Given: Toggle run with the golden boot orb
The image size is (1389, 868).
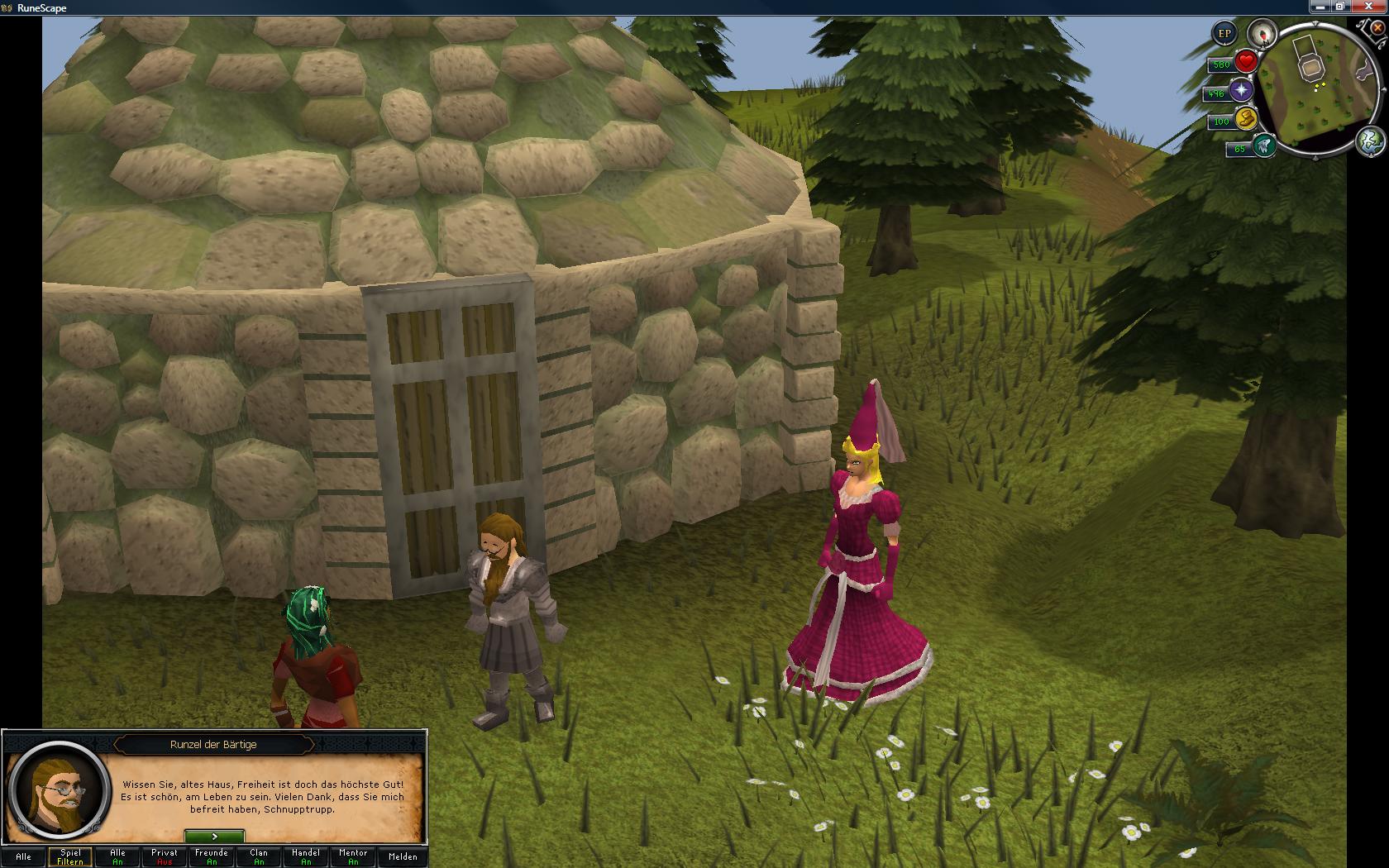Looking at the screenshot, I should point(1246,119).
